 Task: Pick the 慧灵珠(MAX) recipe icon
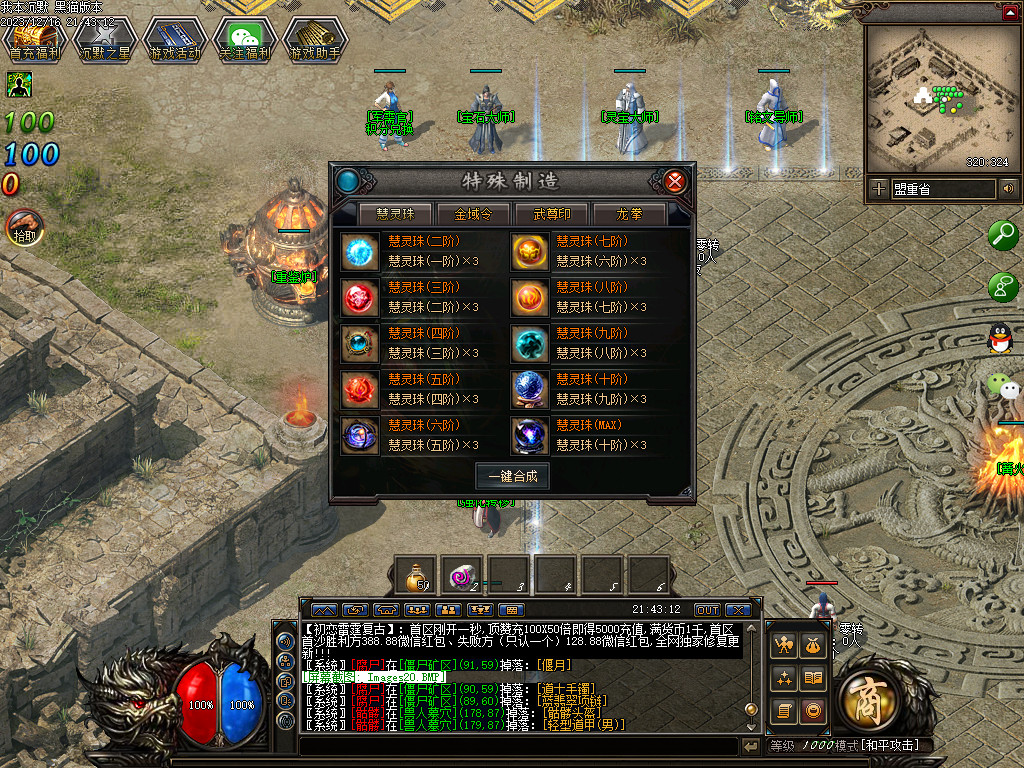coord(529,435)
